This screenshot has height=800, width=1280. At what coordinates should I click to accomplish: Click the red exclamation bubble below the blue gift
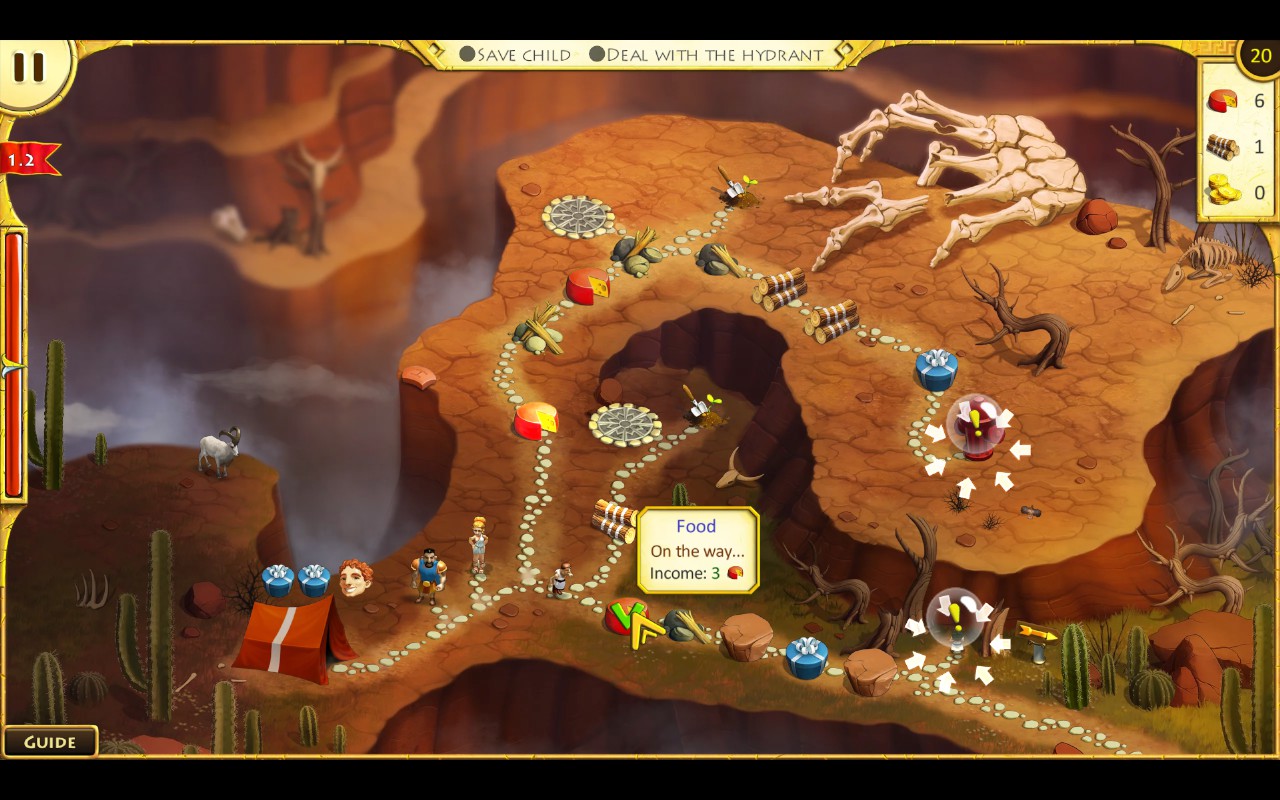pos(975,425)
